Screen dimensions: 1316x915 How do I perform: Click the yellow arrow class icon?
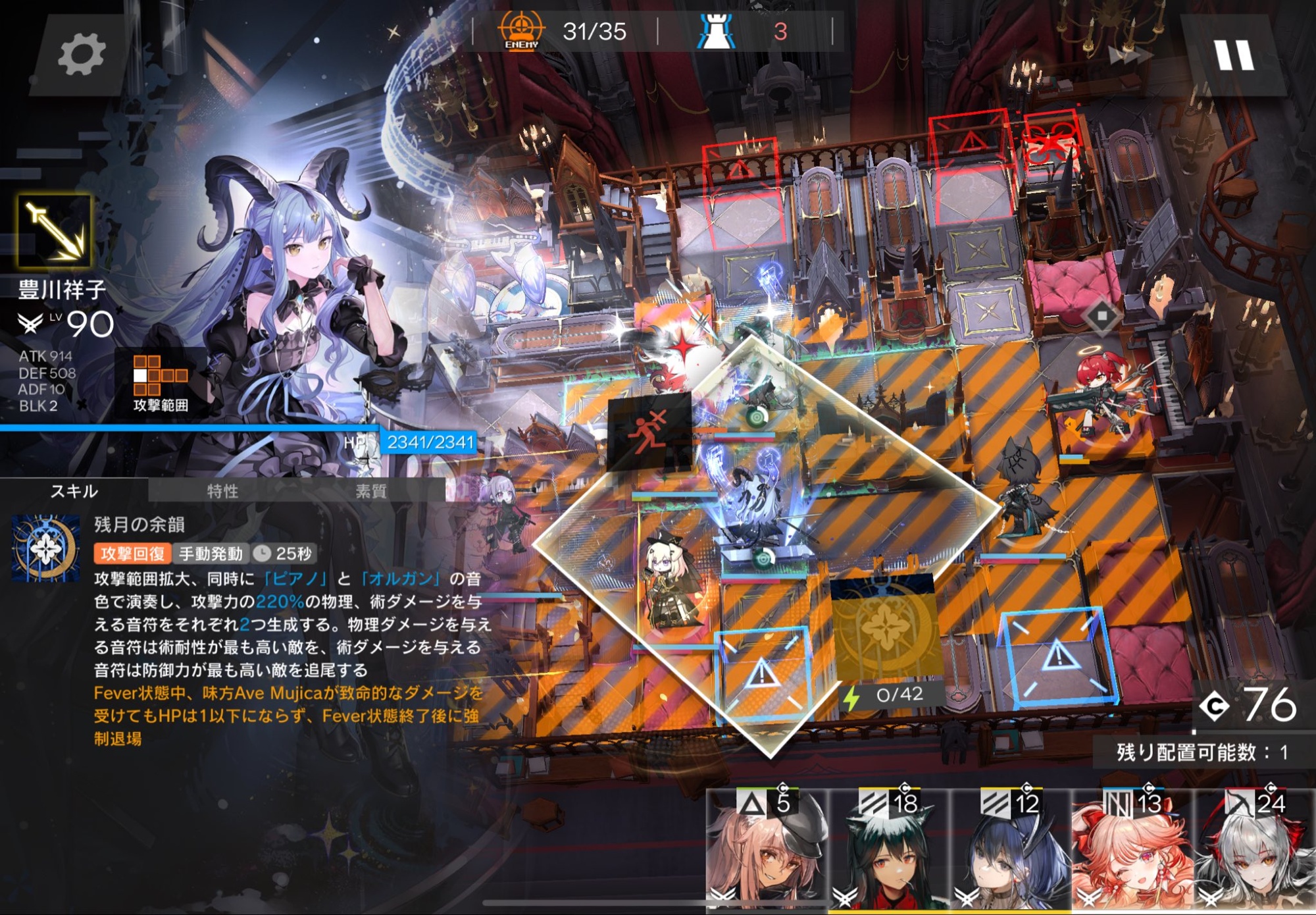[x=54, y=230]
